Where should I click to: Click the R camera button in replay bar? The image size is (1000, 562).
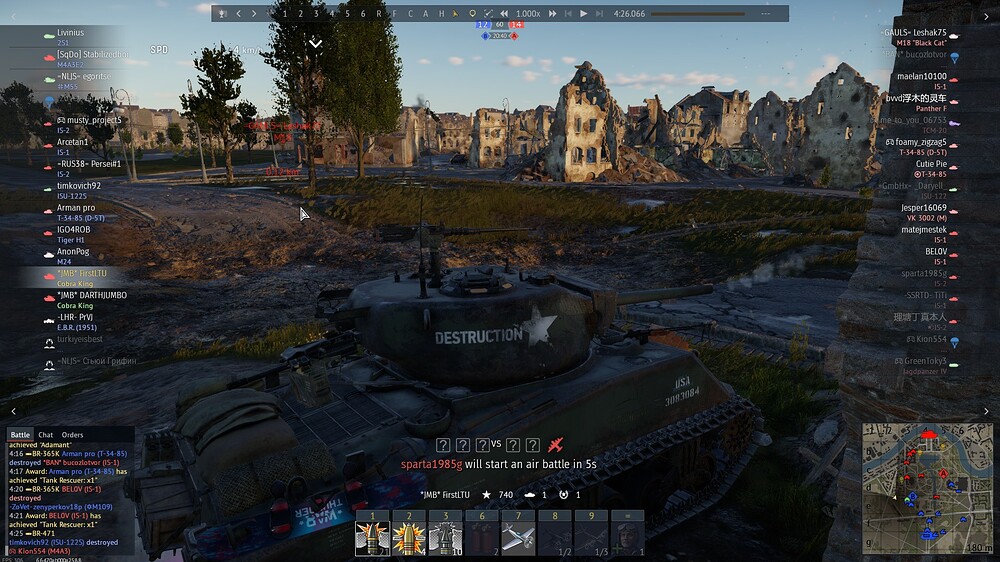[378, 14]
